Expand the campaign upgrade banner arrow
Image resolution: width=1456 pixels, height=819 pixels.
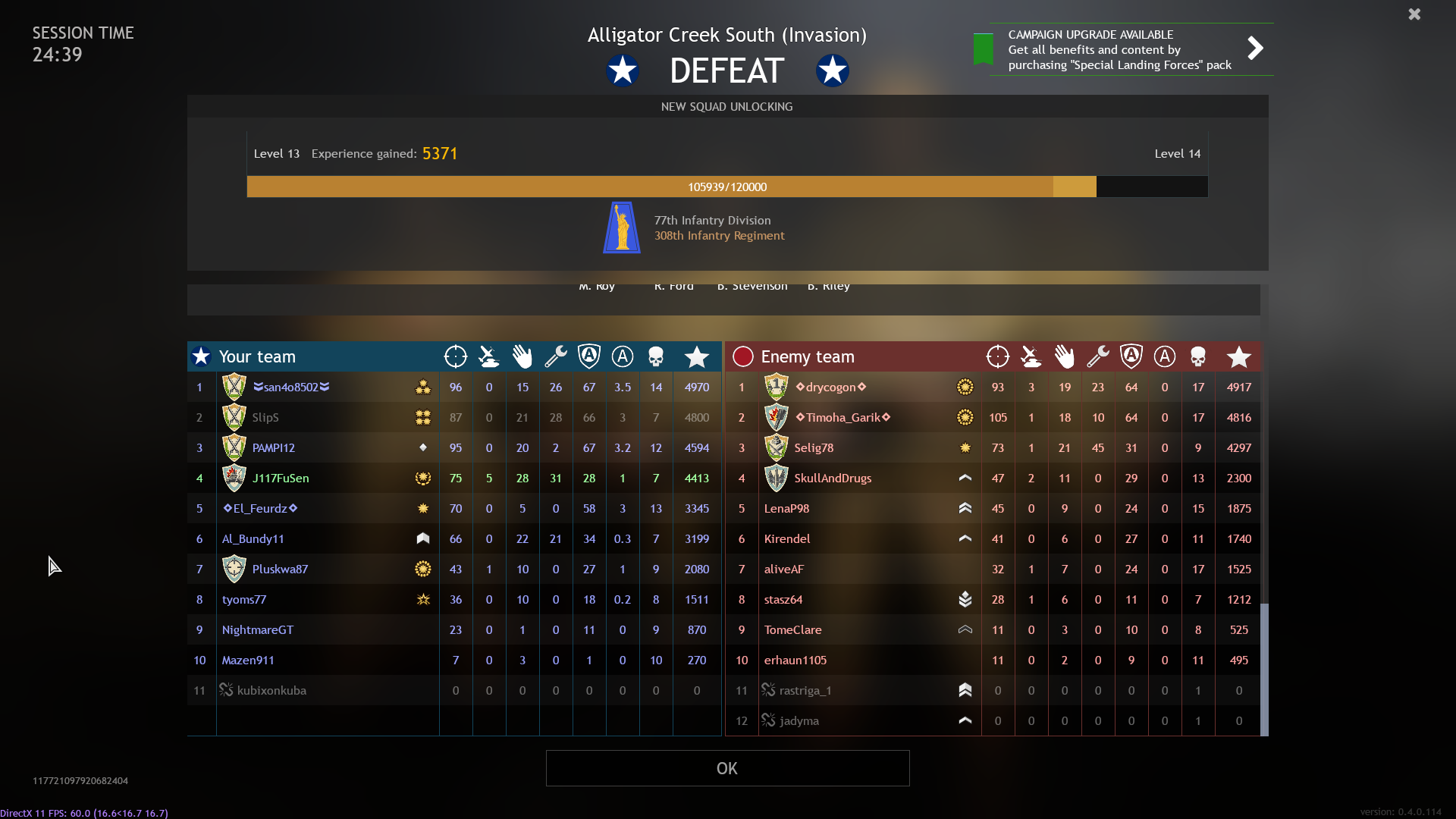tap(1255, 48)
